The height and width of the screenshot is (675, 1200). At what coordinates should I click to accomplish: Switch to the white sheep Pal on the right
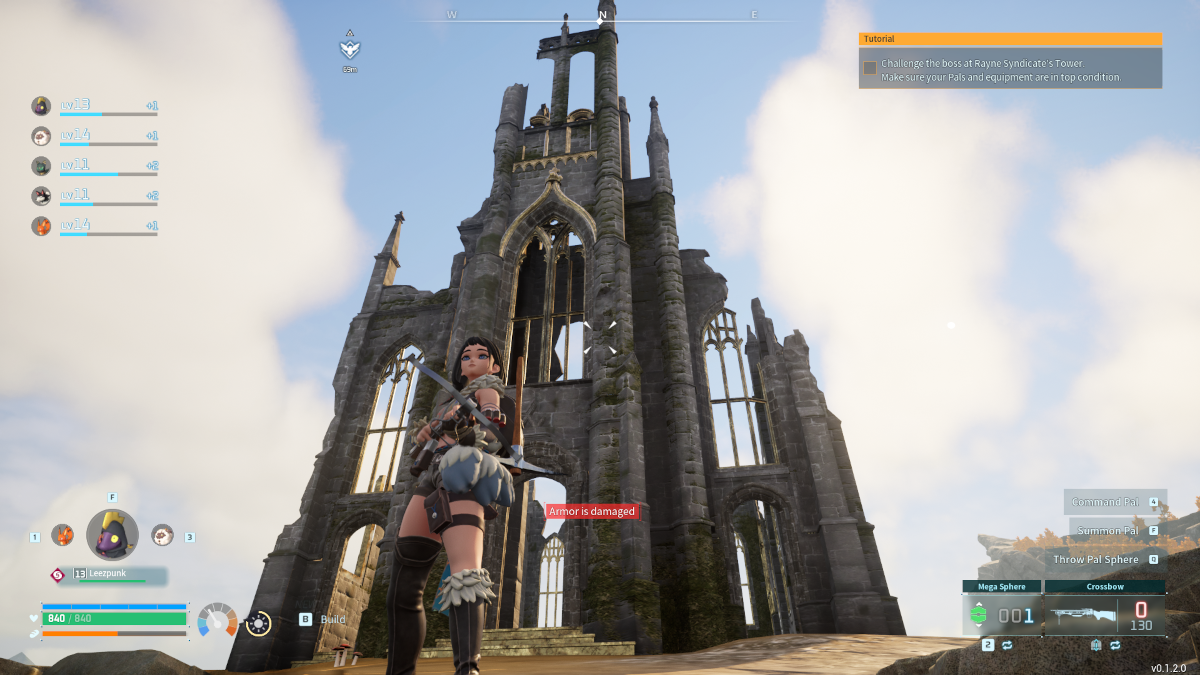tap(162, 535)
